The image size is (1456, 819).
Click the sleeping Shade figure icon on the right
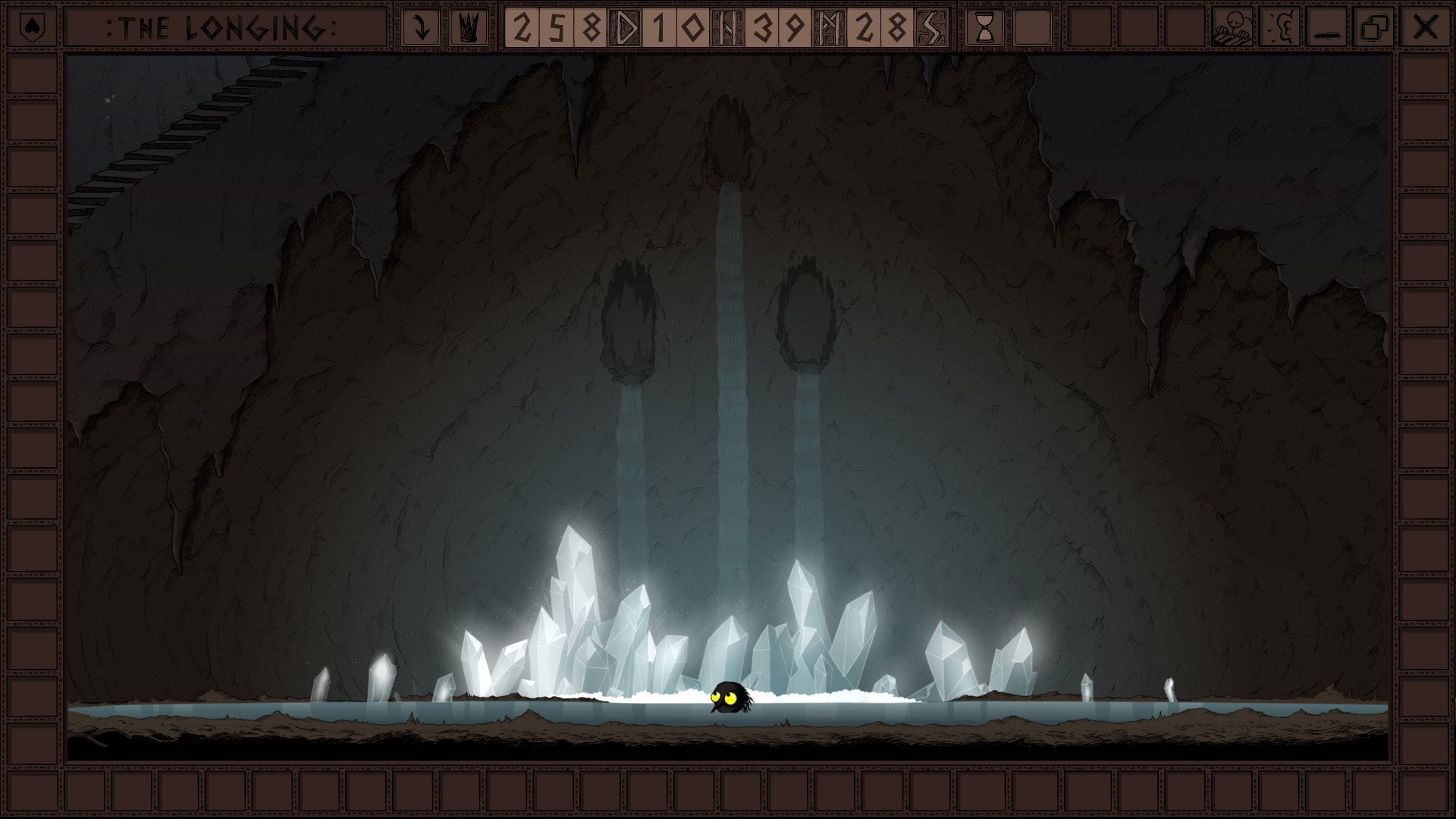point(1232,27)
